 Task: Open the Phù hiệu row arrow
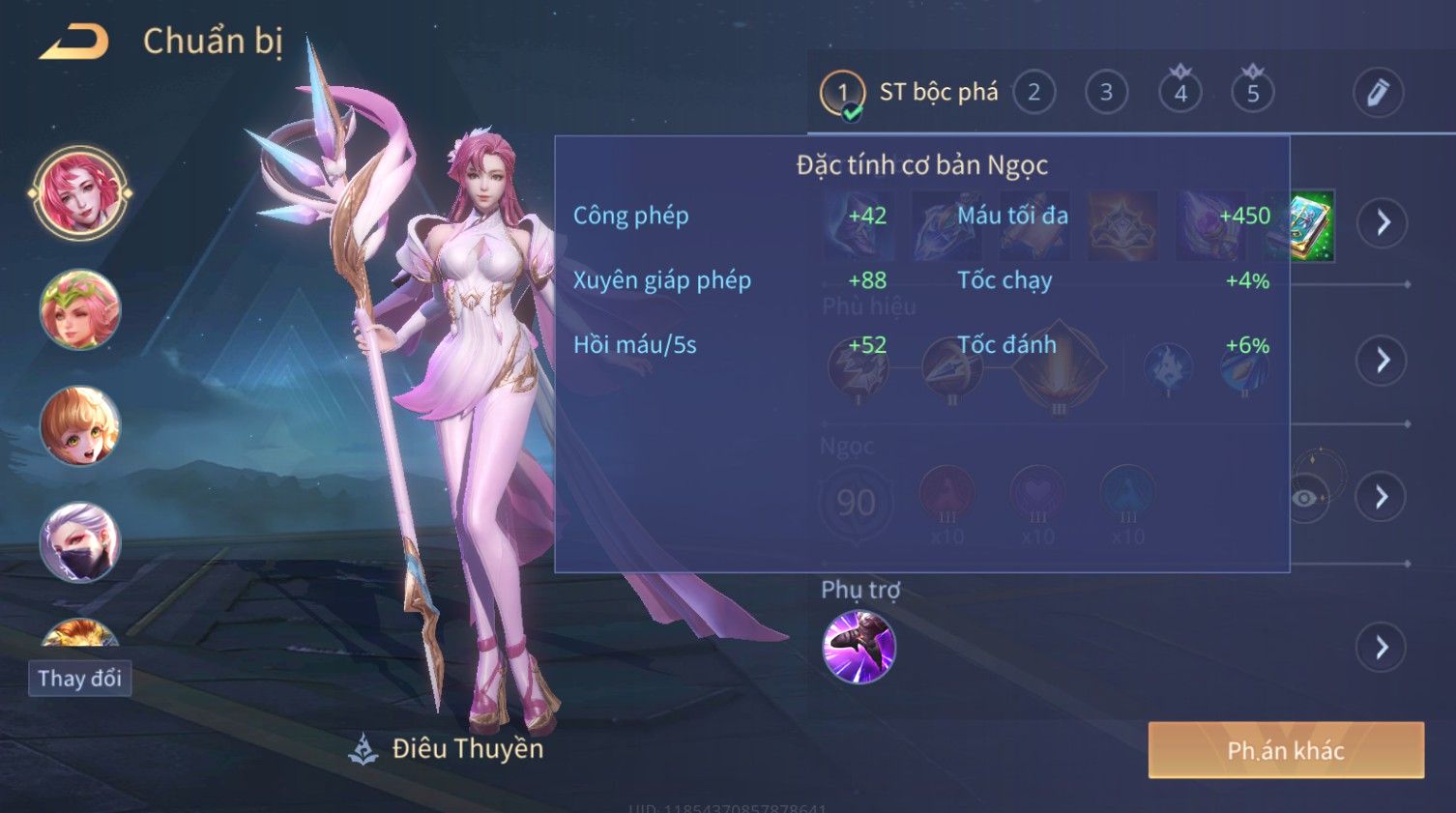(x=1383, y=361)
